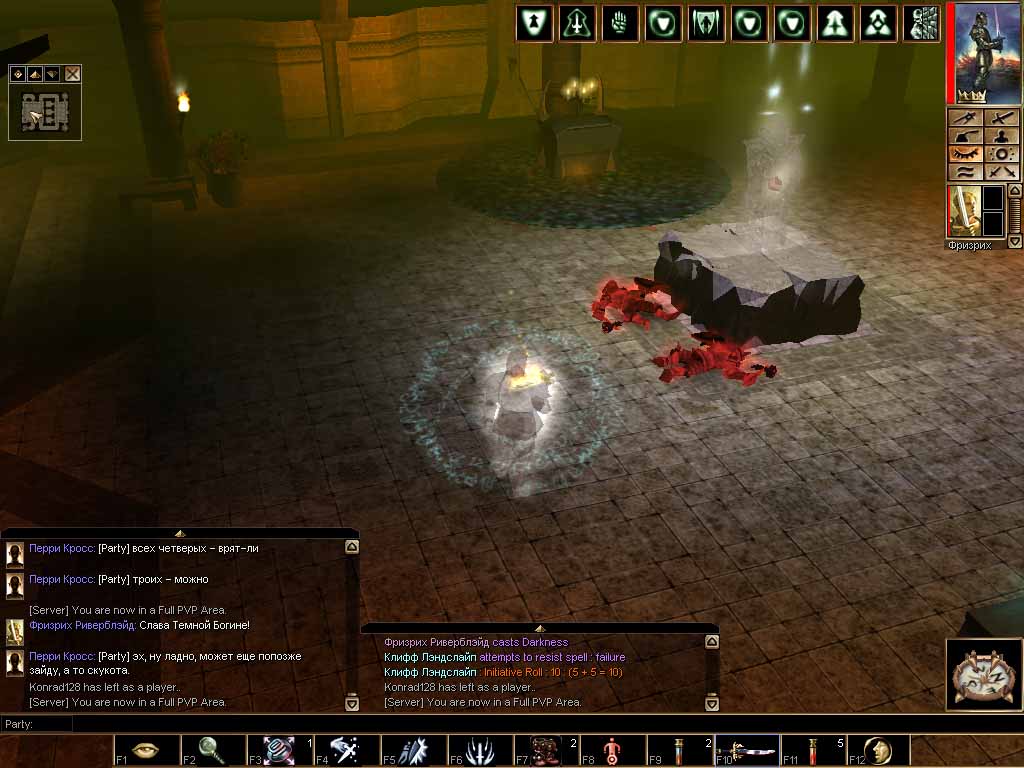1024x768 pixels.
Task: Expand the combat log with top arrow
Action: pos(539,628)
